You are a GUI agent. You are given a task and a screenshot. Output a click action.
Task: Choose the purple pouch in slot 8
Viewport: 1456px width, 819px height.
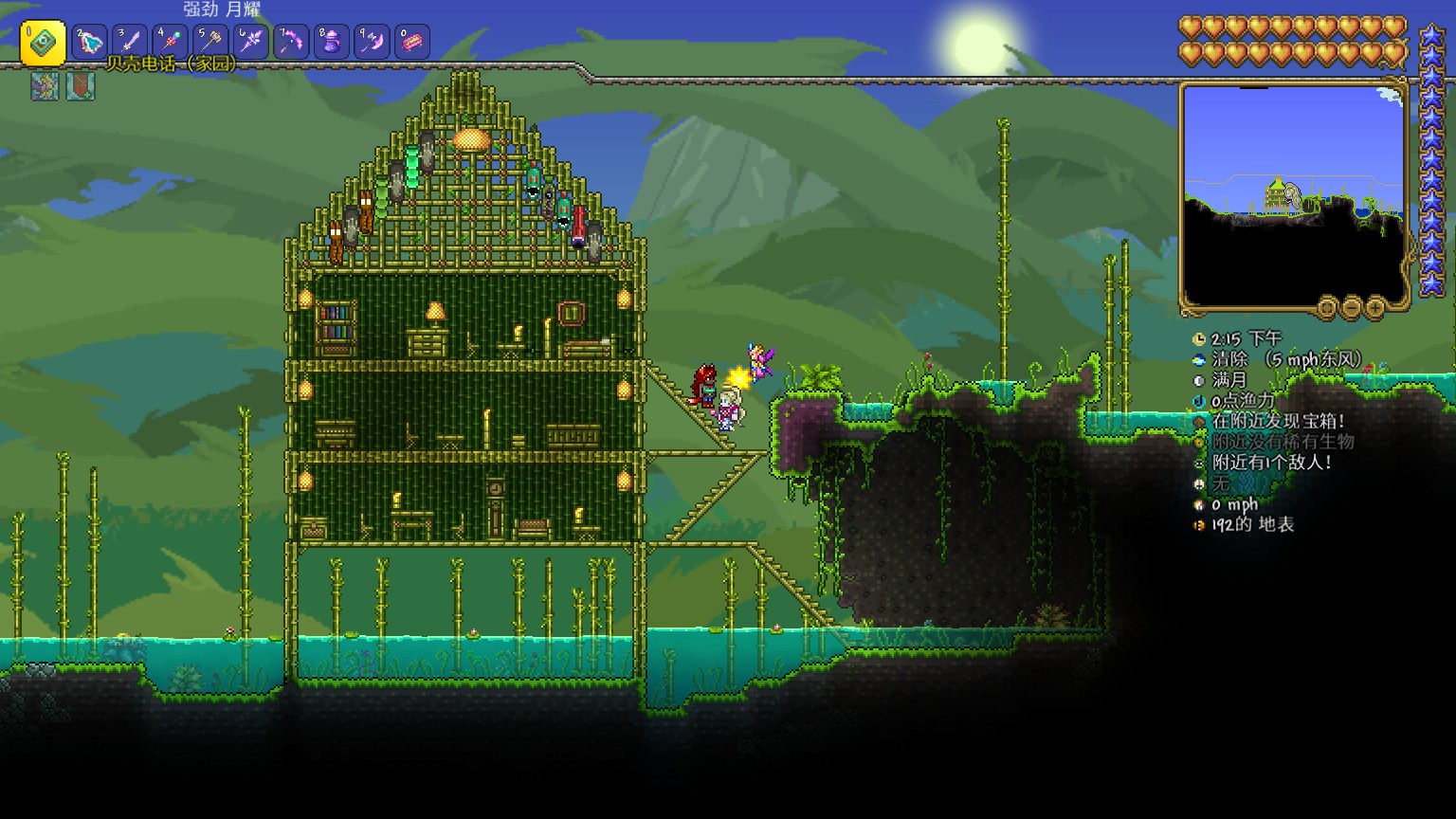[332, 42]
